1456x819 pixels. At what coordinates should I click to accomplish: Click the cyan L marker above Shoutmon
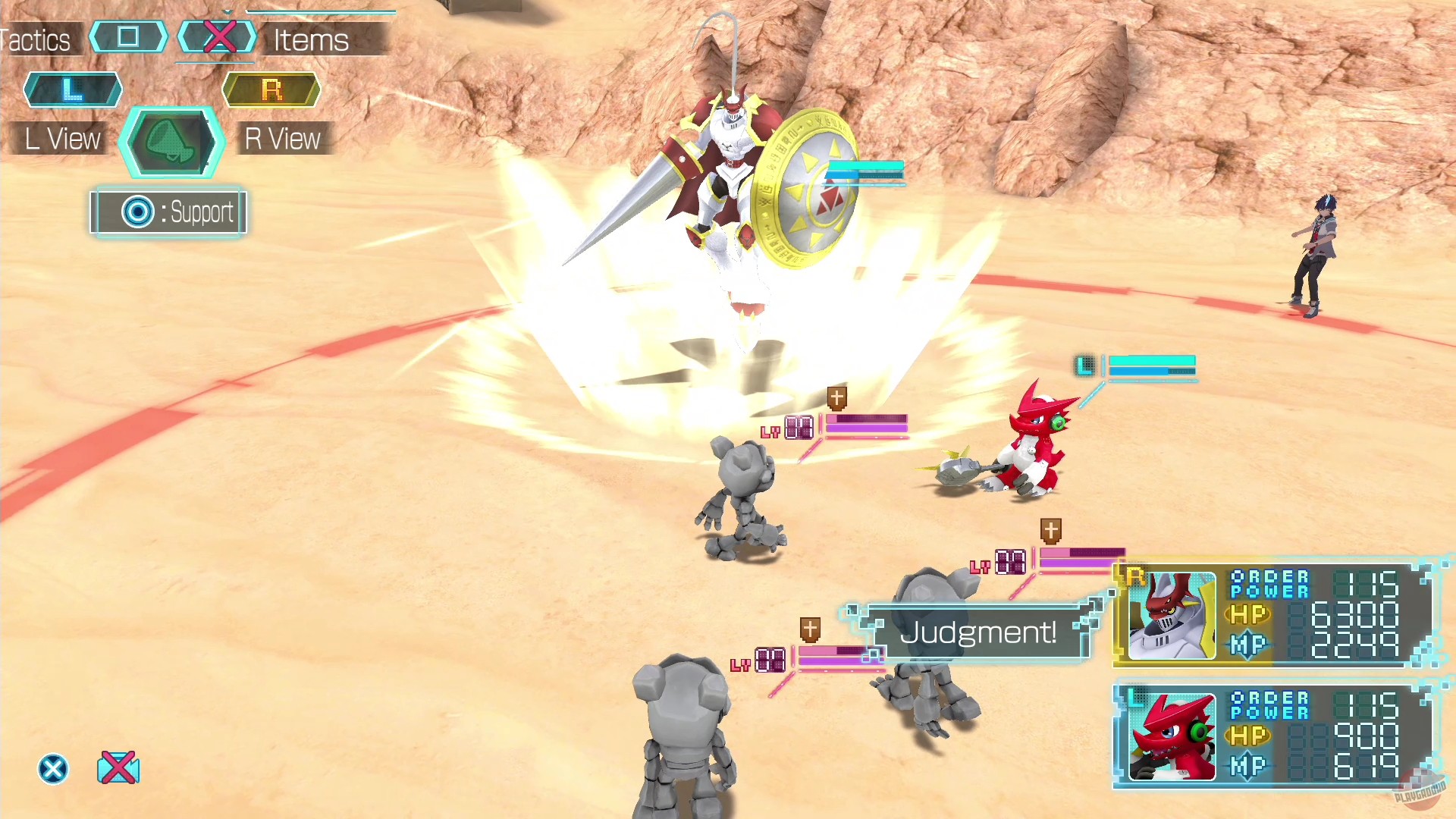pos(1086,366)
